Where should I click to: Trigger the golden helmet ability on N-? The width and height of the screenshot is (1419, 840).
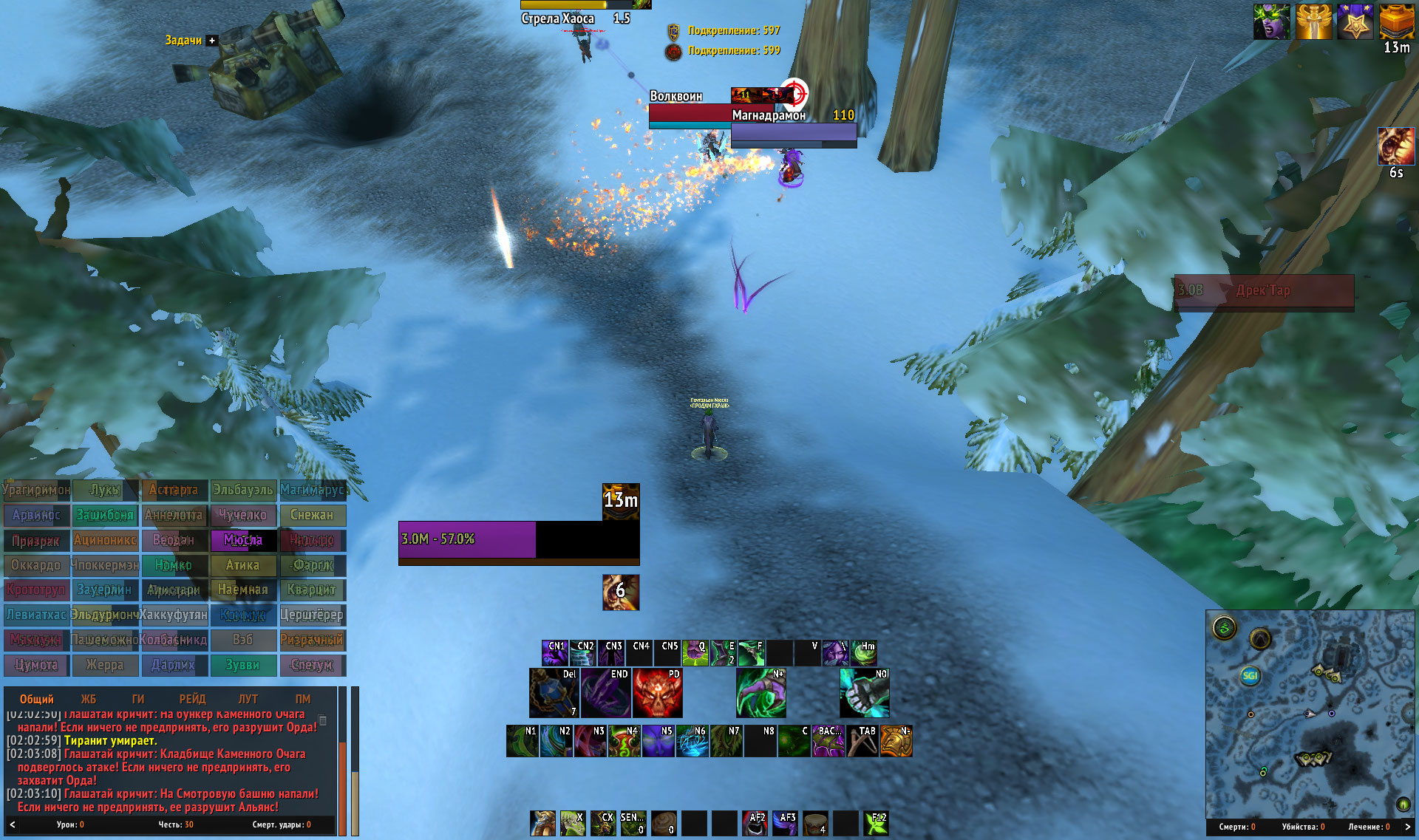pos(896,742)
